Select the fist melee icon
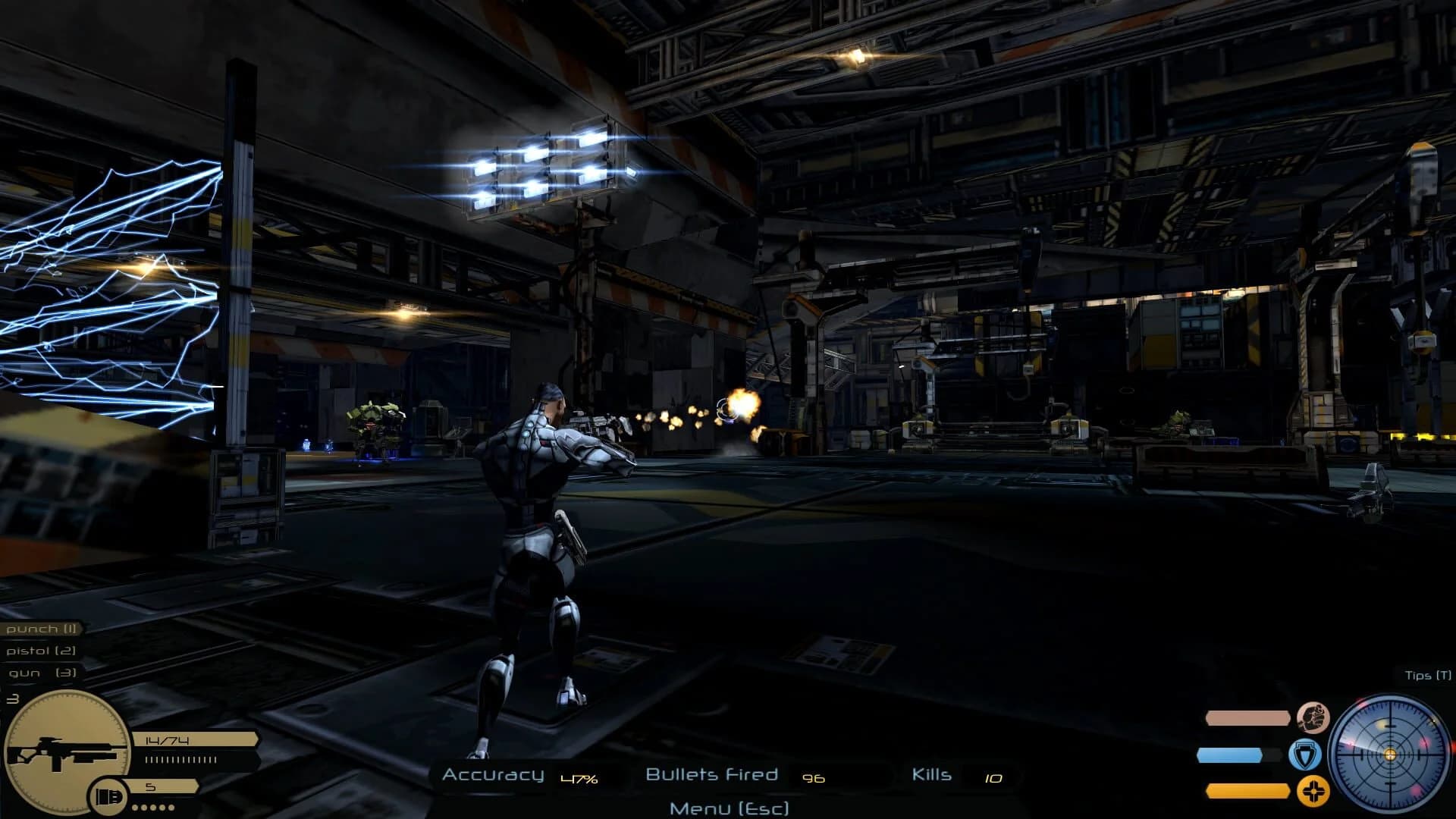Image resolution: width=1456 pixels, height=819 pixels. point(1315,718)
